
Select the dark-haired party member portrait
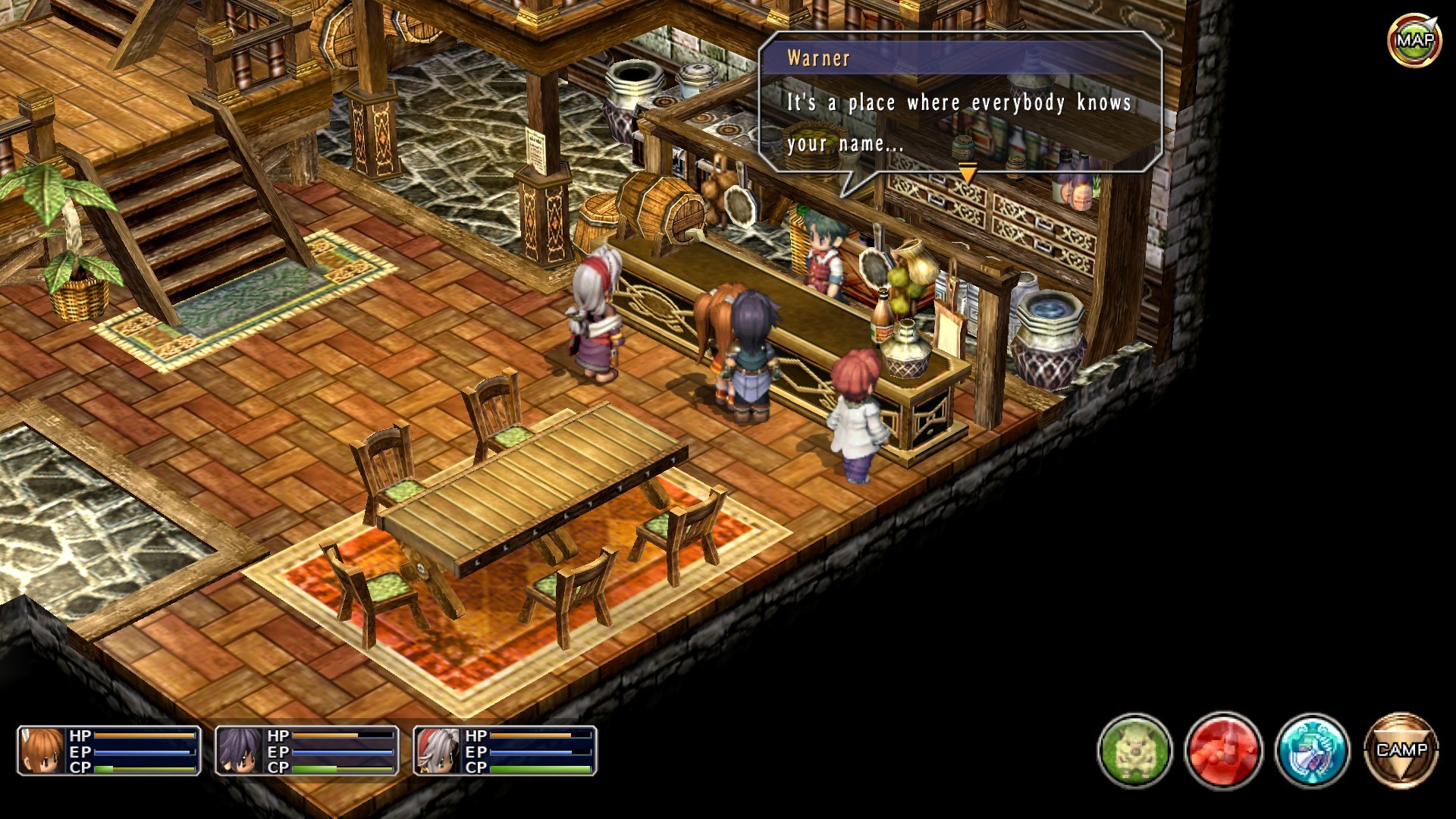point(240,751)
